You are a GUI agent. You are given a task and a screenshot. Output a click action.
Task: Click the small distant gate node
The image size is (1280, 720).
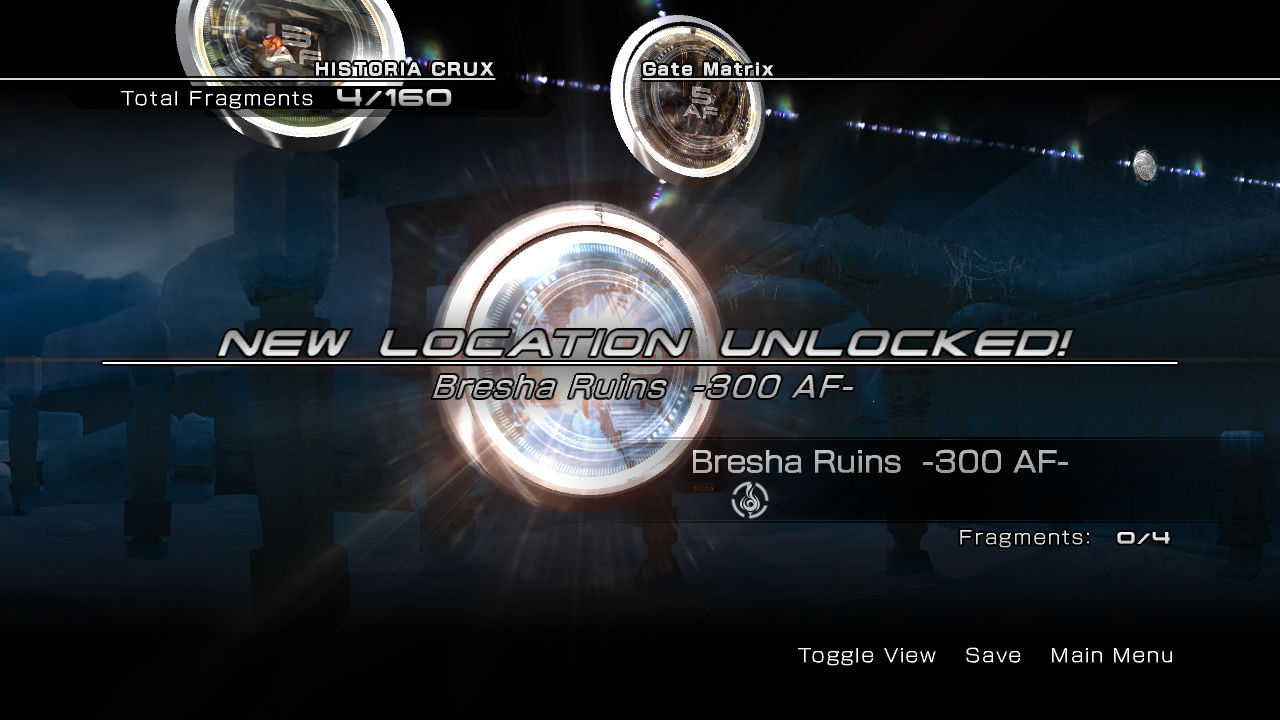click(x=1145, y=166)
